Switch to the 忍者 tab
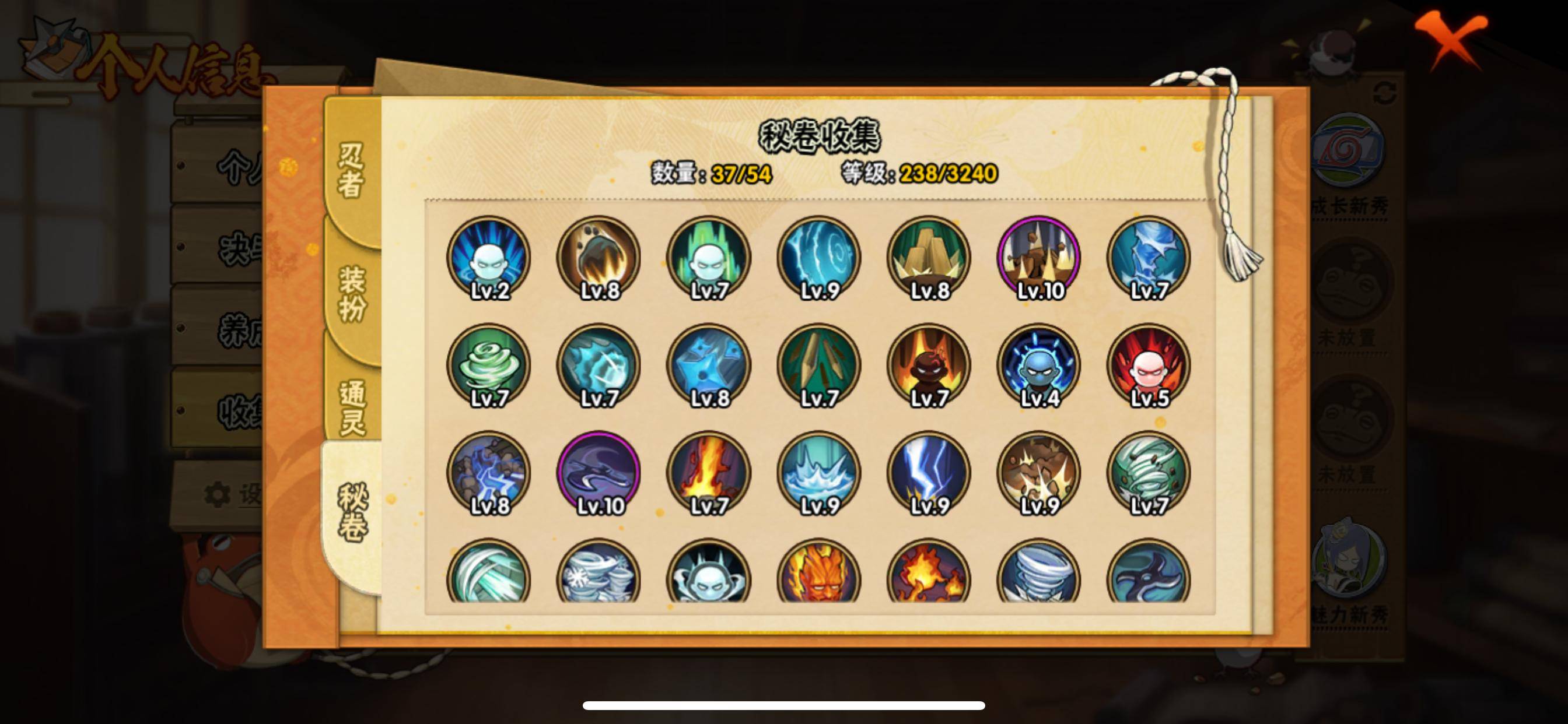 tap(351, 170)
